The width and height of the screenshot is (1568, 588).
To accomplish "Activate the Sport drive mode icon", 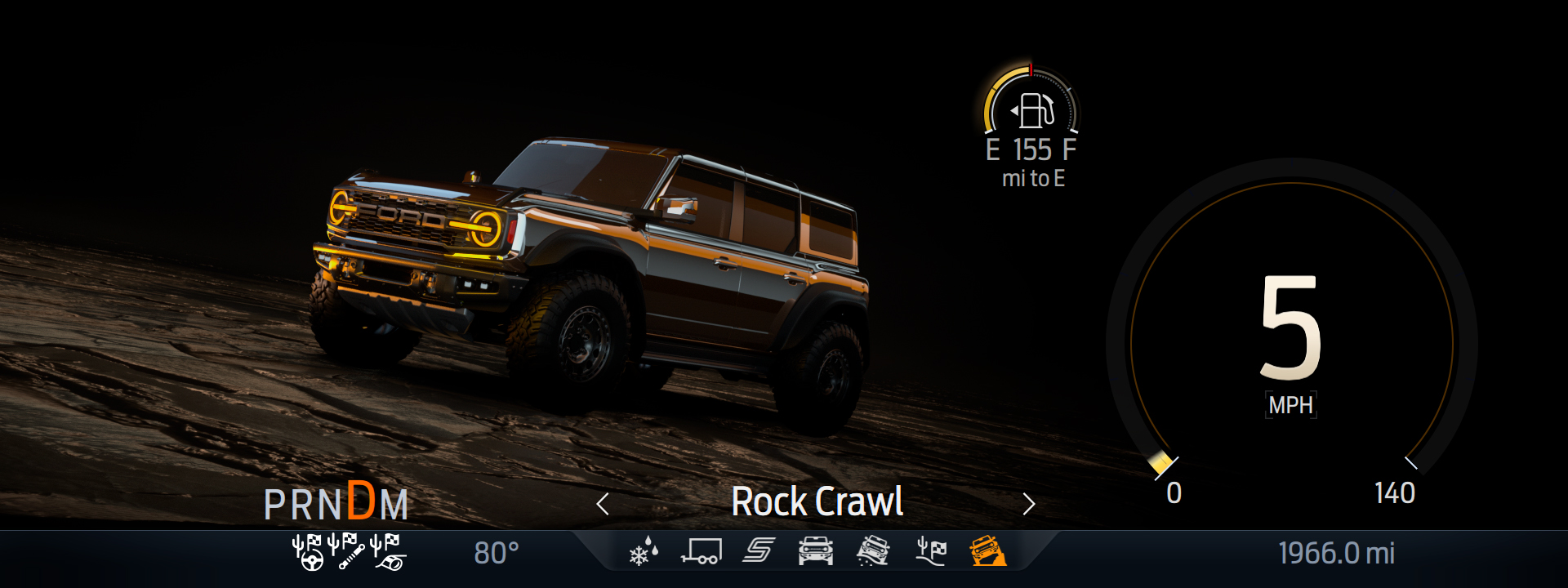I will click(758, 552).
